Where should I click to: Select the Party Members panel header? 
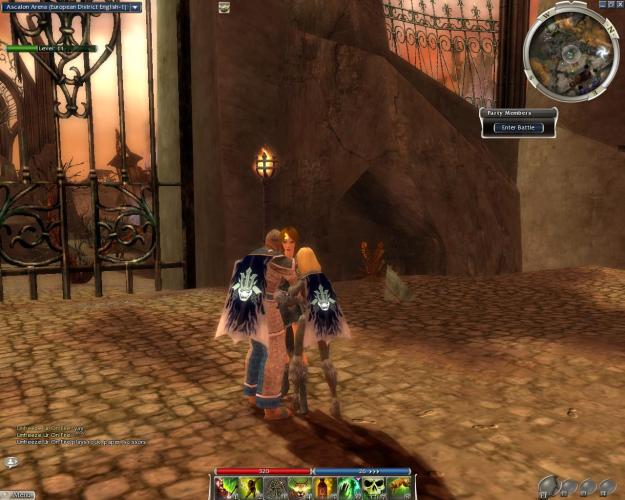(x=517, y=113)
